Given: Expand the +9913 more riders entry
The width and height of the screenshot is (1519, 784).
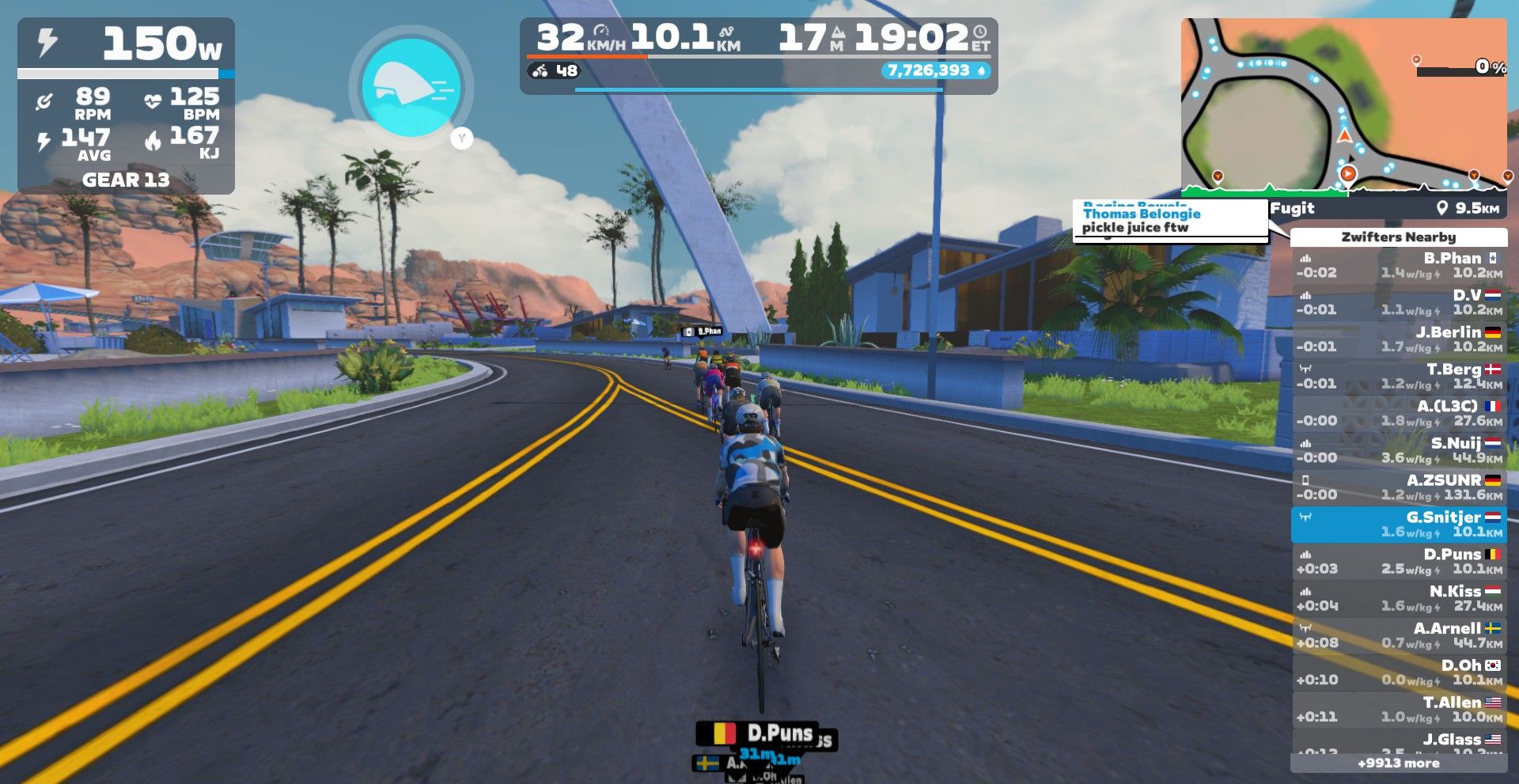Looking at the screenshot, I should coord(1398,763).
